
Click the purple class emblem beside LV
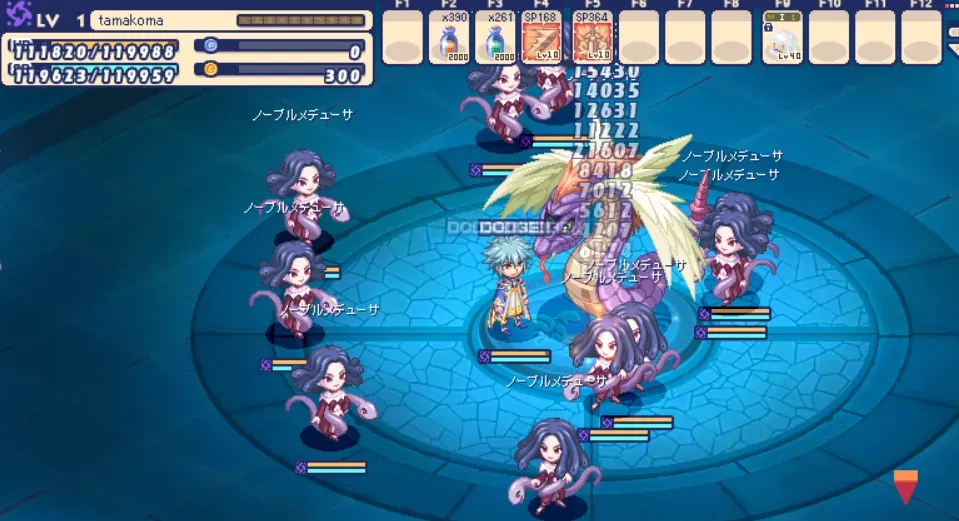(x=20, y=16)
